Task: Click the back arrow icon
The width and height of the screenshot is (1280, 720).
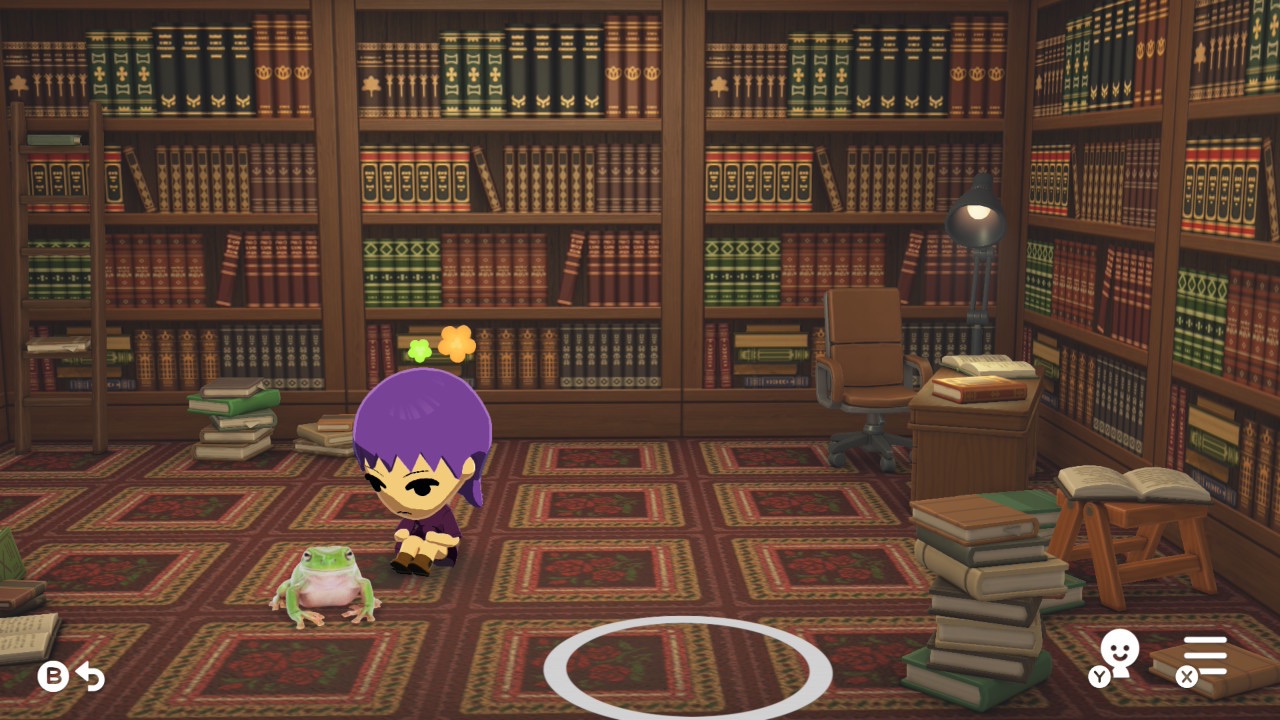Action: pos(90,677)
